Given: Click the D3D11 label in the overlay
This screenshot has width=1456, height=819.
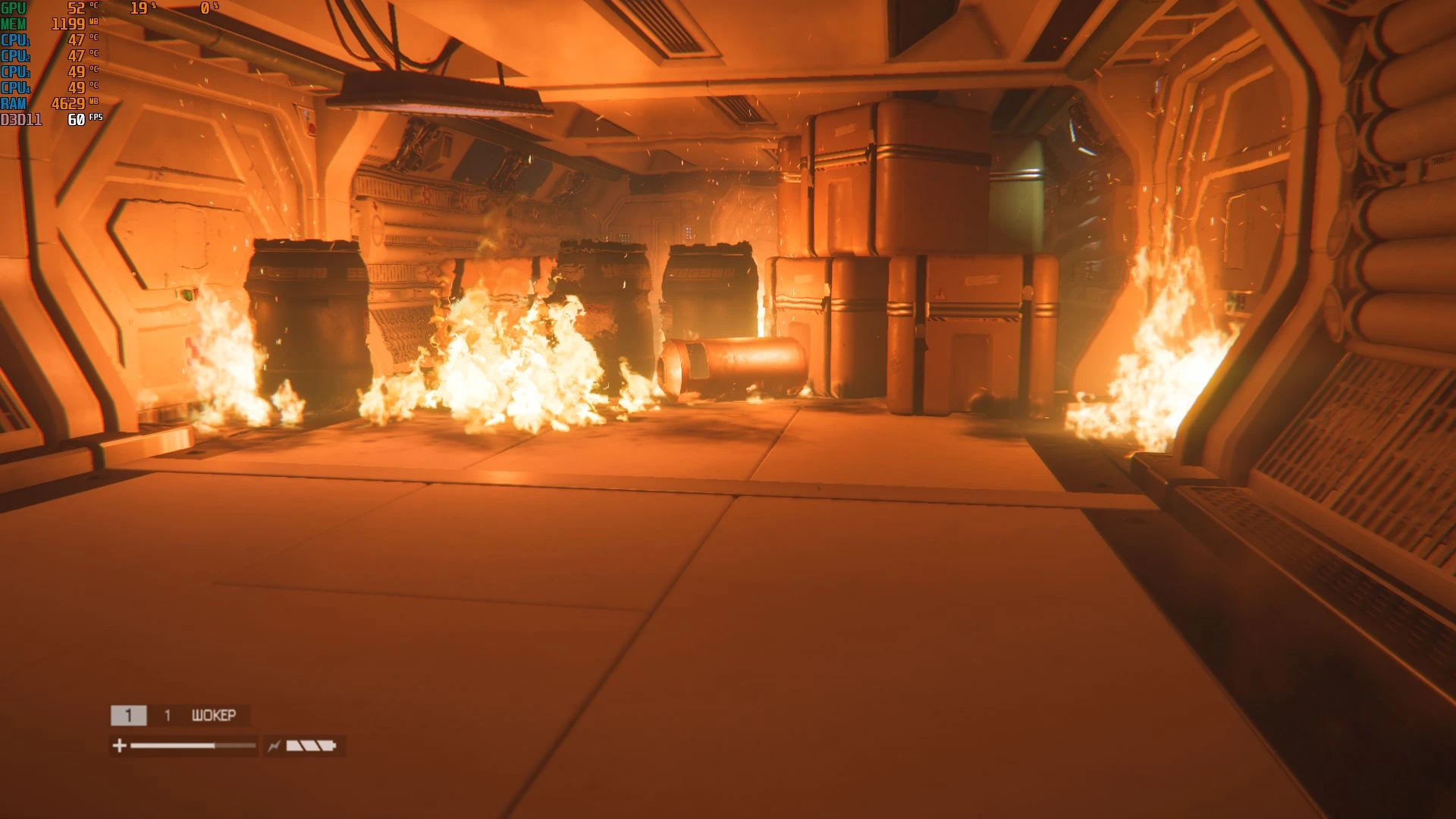Looking at the screenshot, I should pos(20,119).
